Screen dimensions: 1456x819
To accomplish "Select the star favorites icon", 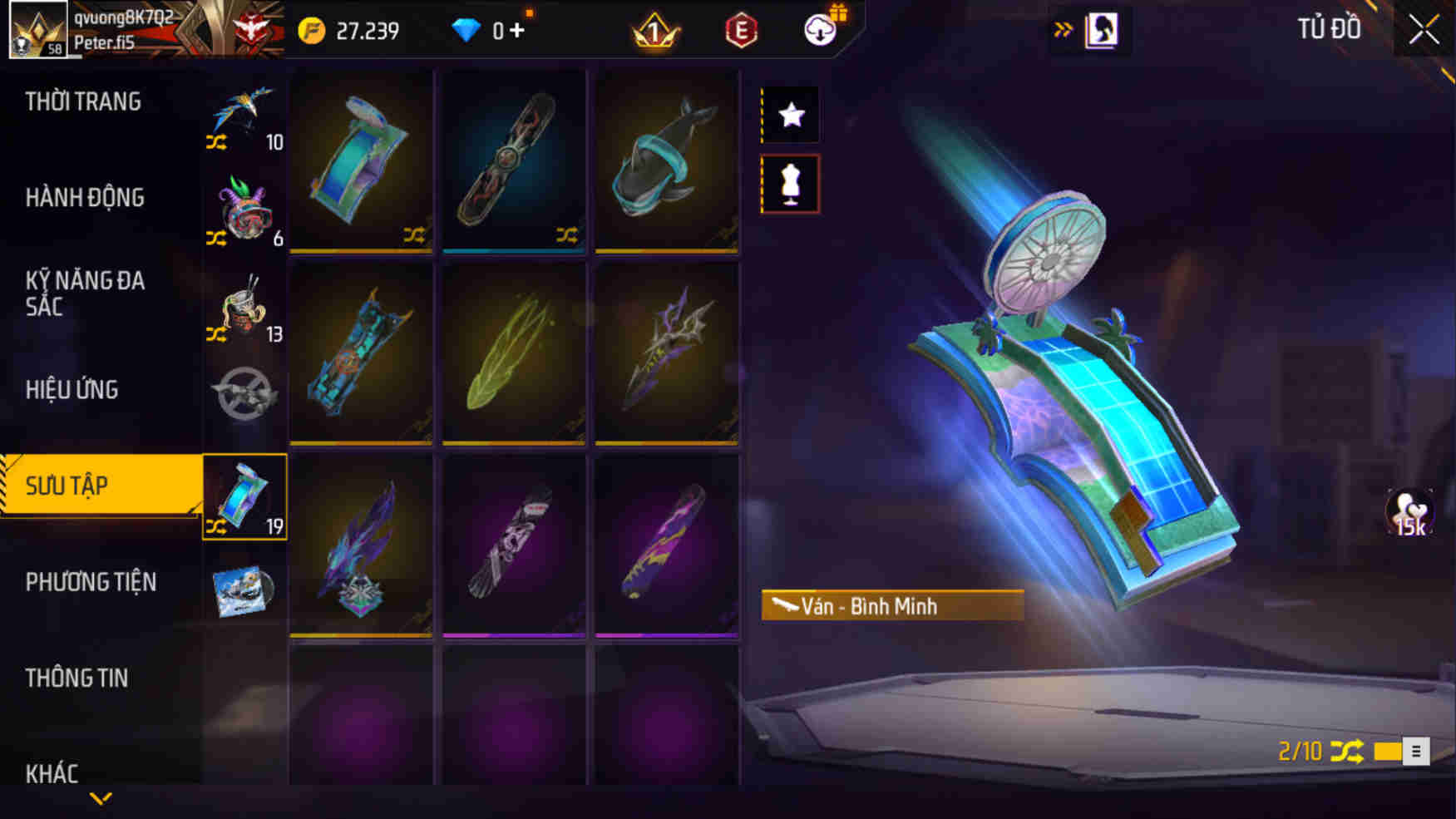I will [x=790, y=114].
